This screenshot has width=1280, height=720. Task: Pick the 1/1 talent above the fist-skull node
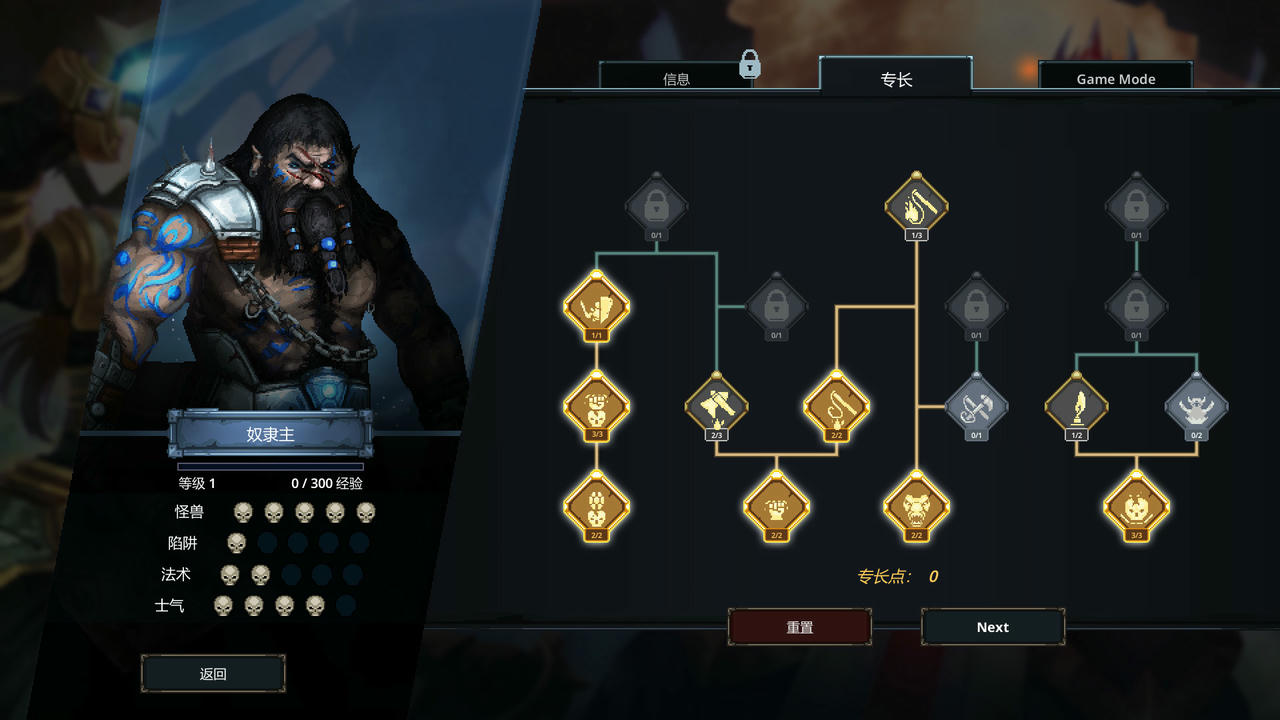(596, 307)
